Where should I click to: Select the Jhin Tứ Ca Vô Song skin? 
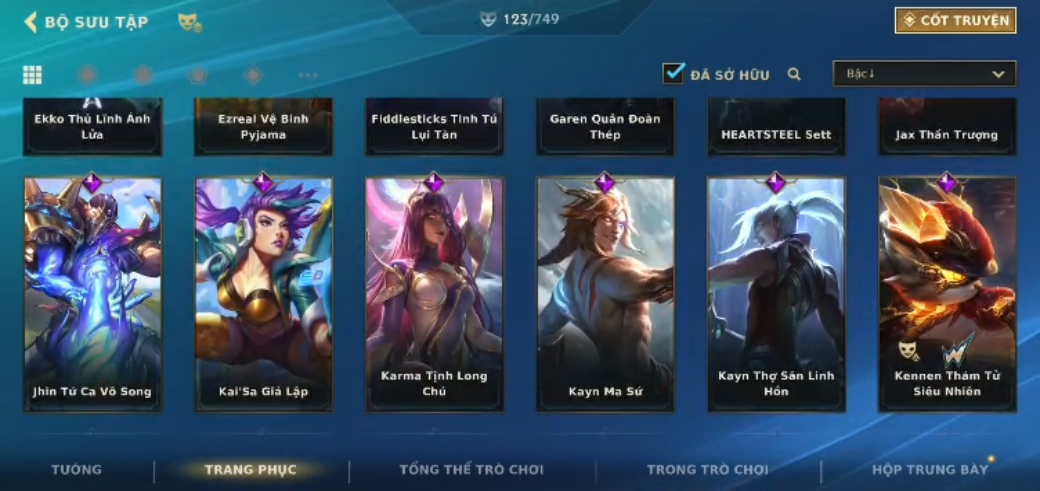pyautogui.click(x=93, y=294)
